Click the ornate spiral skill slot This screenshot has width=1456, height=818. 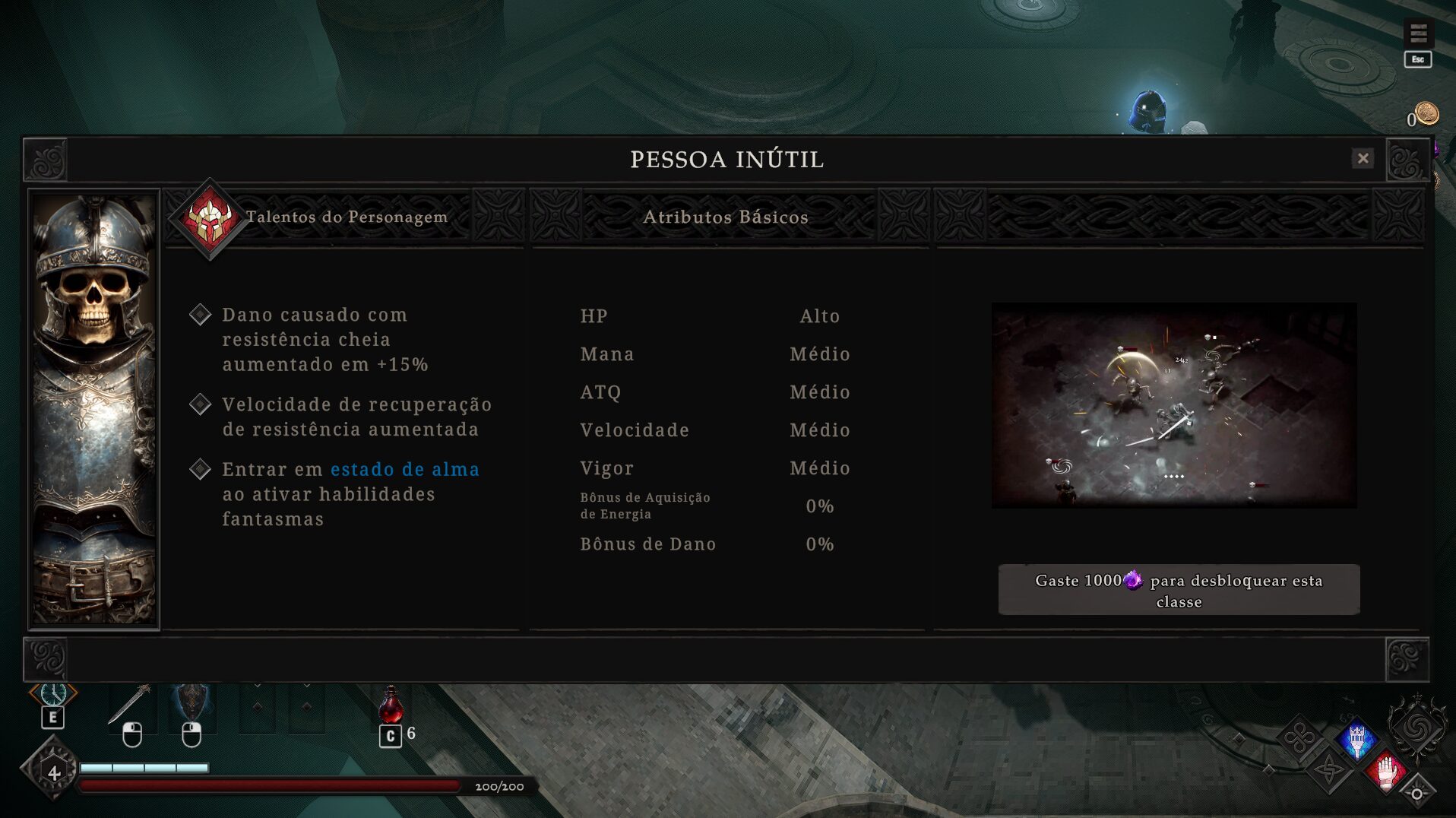[x=1416, y=728]
